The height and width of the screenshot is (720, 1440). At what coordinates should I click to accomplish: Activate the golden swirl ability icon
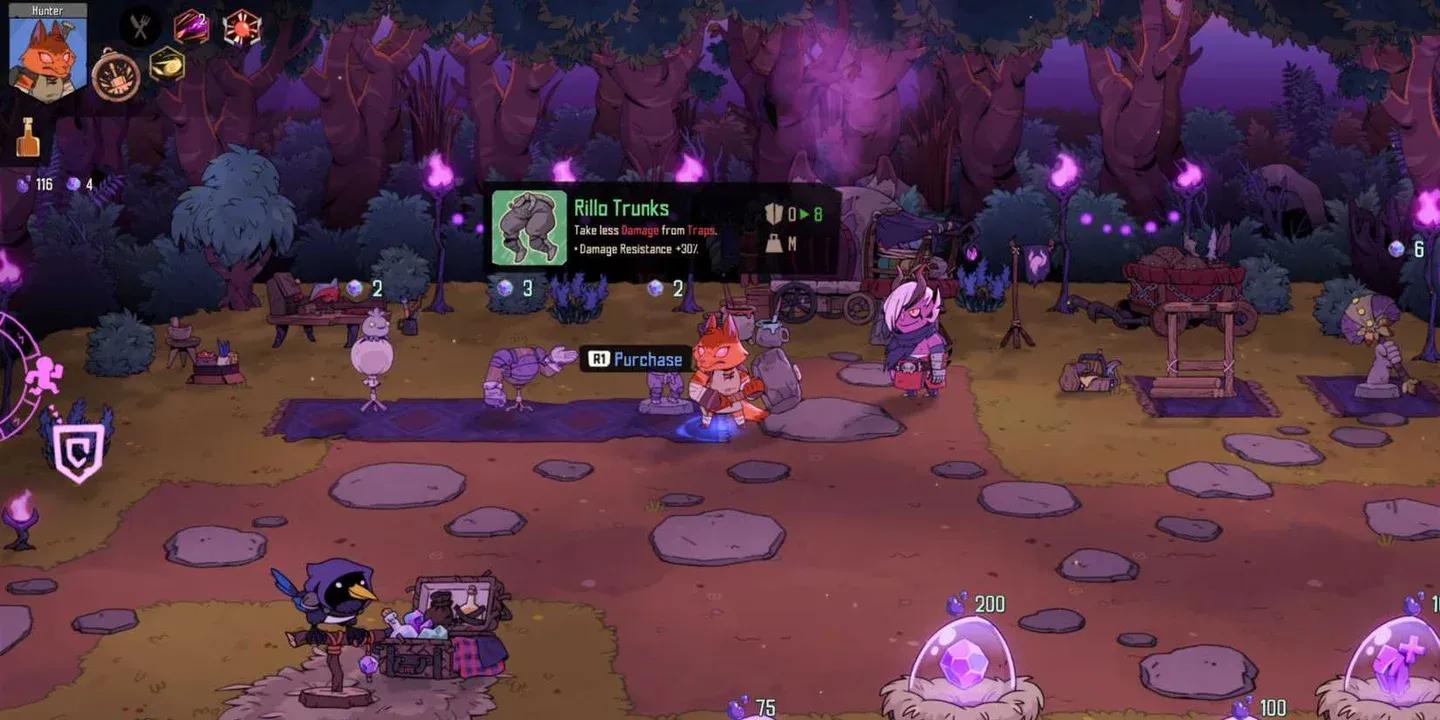166,65
